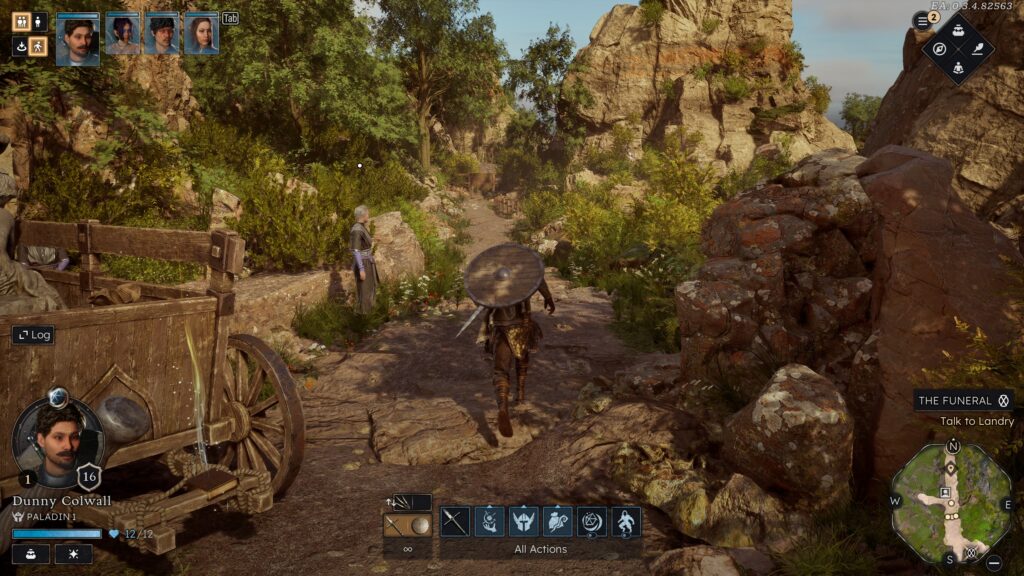Select the mustached leader's party portrait
This screenshot has height=576, width=1024.
point(78,40)
